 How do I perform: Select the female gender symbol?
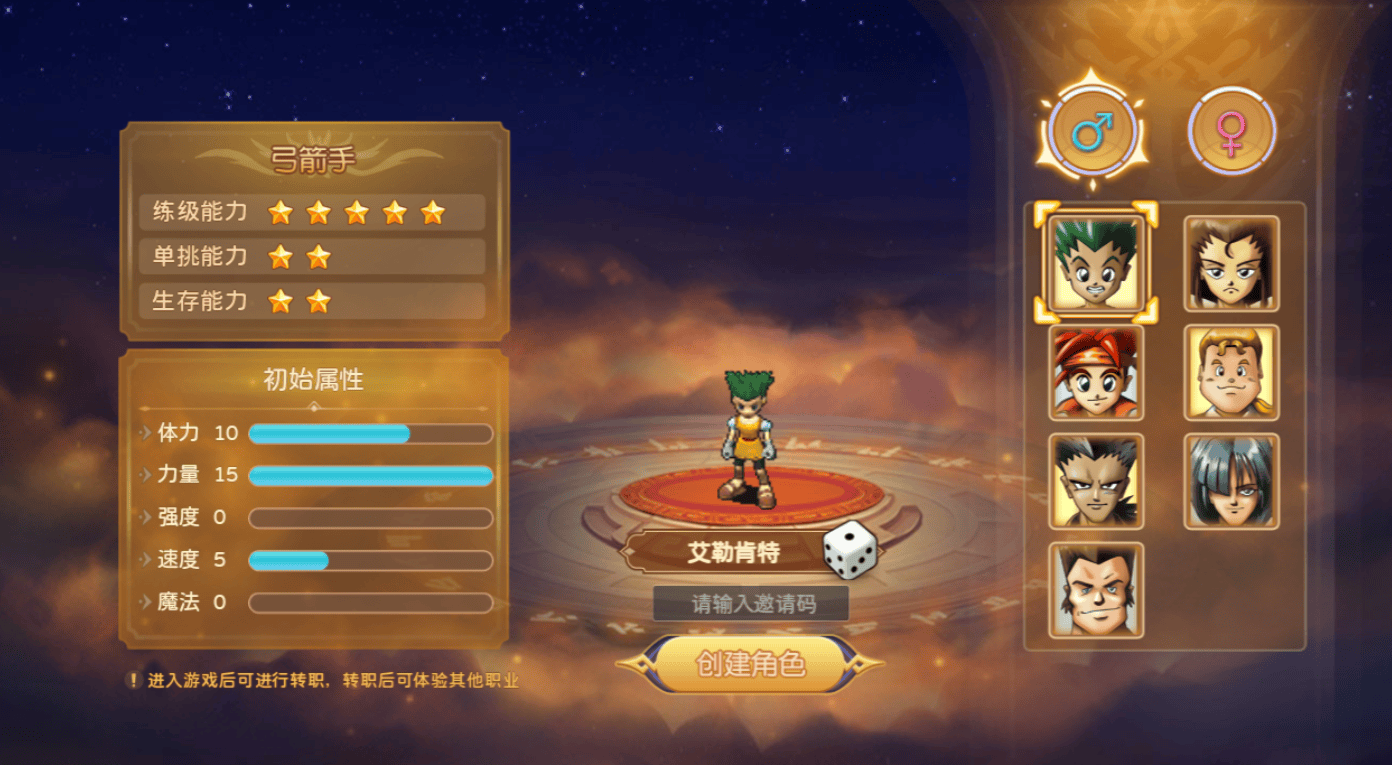pyautogui.click(x=1231, y=128)
